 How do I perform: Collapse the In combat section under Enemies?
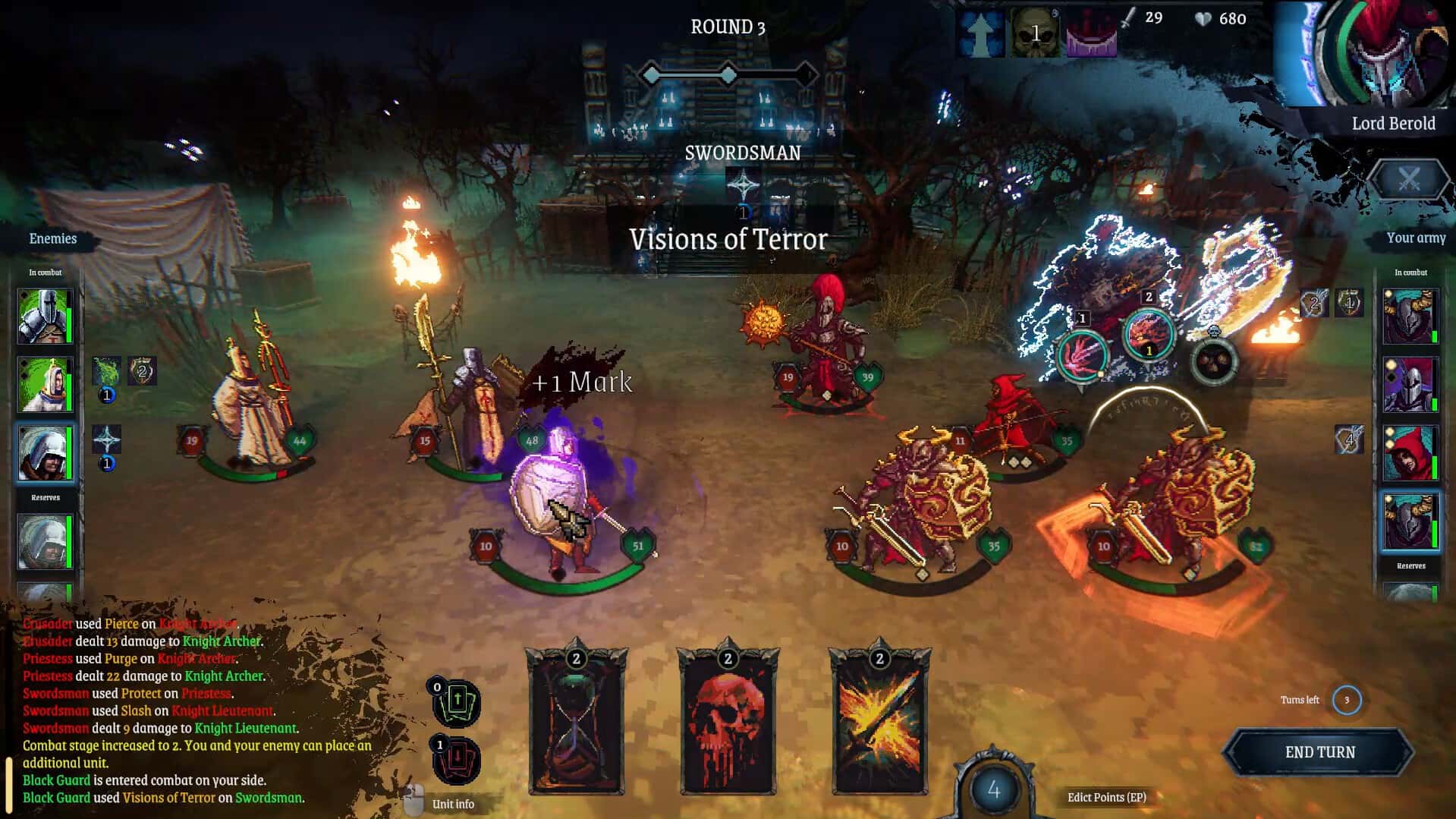(x=46, y=272)
